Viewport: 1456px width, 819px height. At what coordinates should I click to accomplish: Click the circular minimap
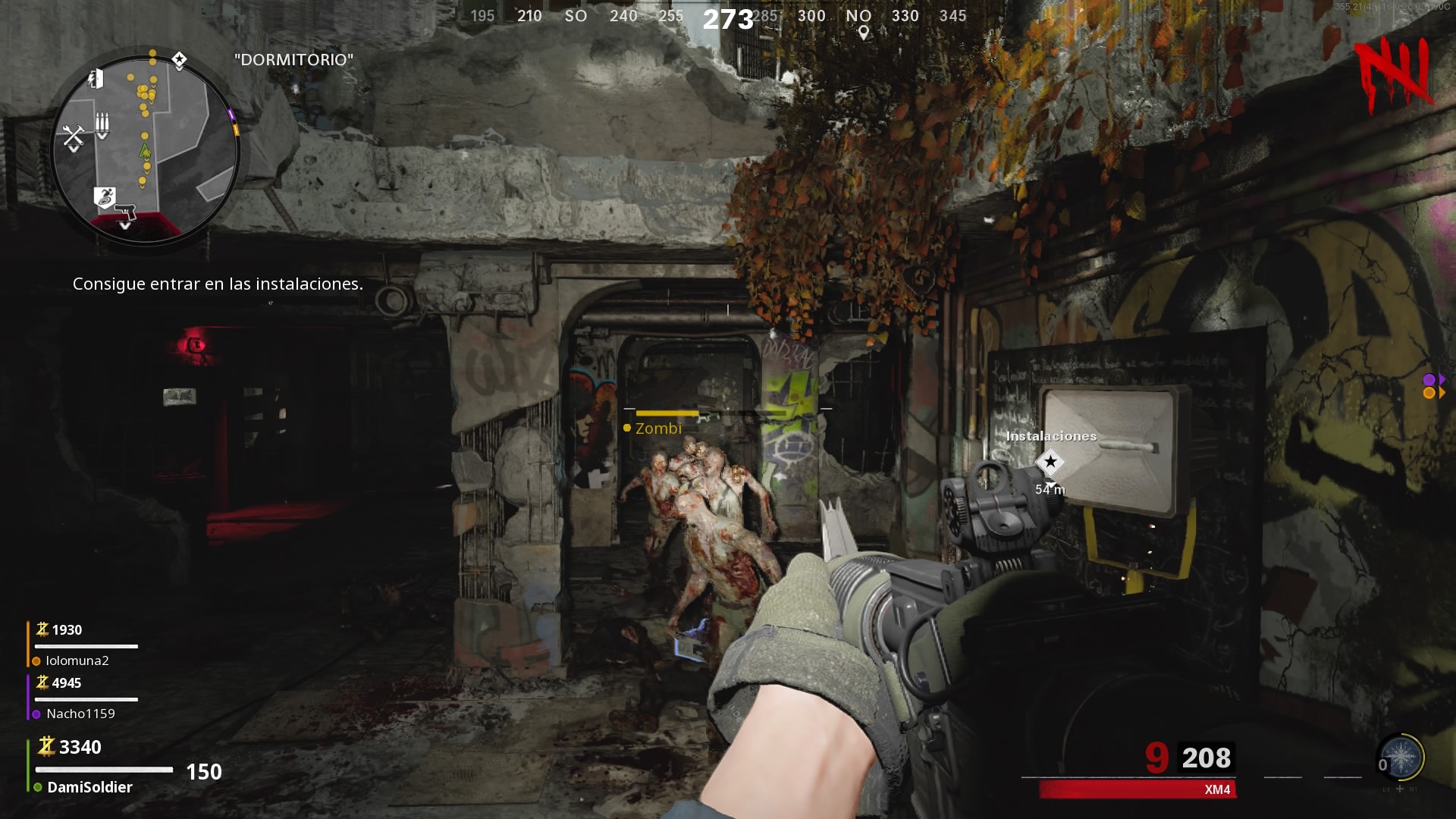[x=145, y=149]
